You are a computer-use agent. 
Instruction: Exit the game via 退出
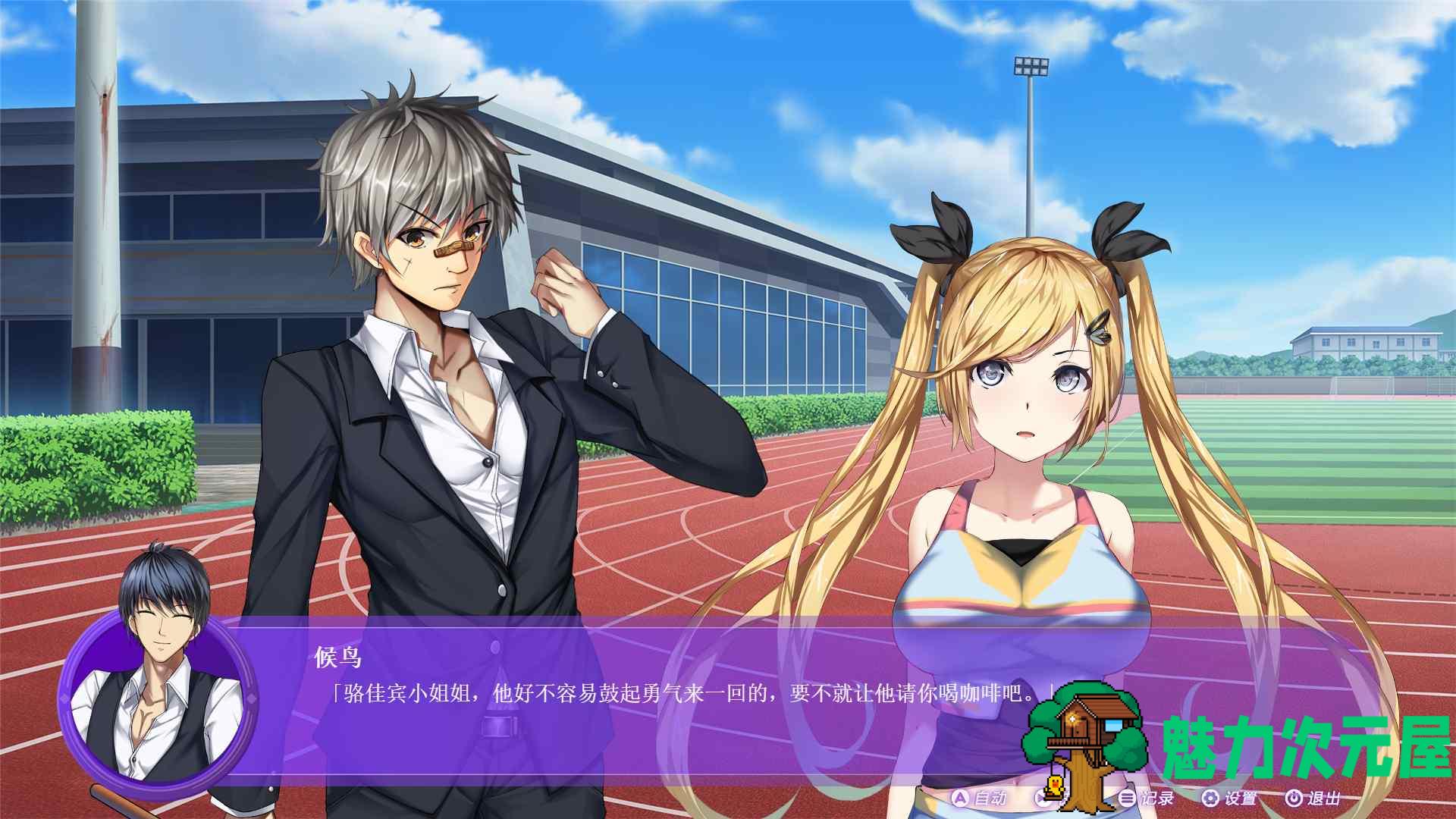1313,798
